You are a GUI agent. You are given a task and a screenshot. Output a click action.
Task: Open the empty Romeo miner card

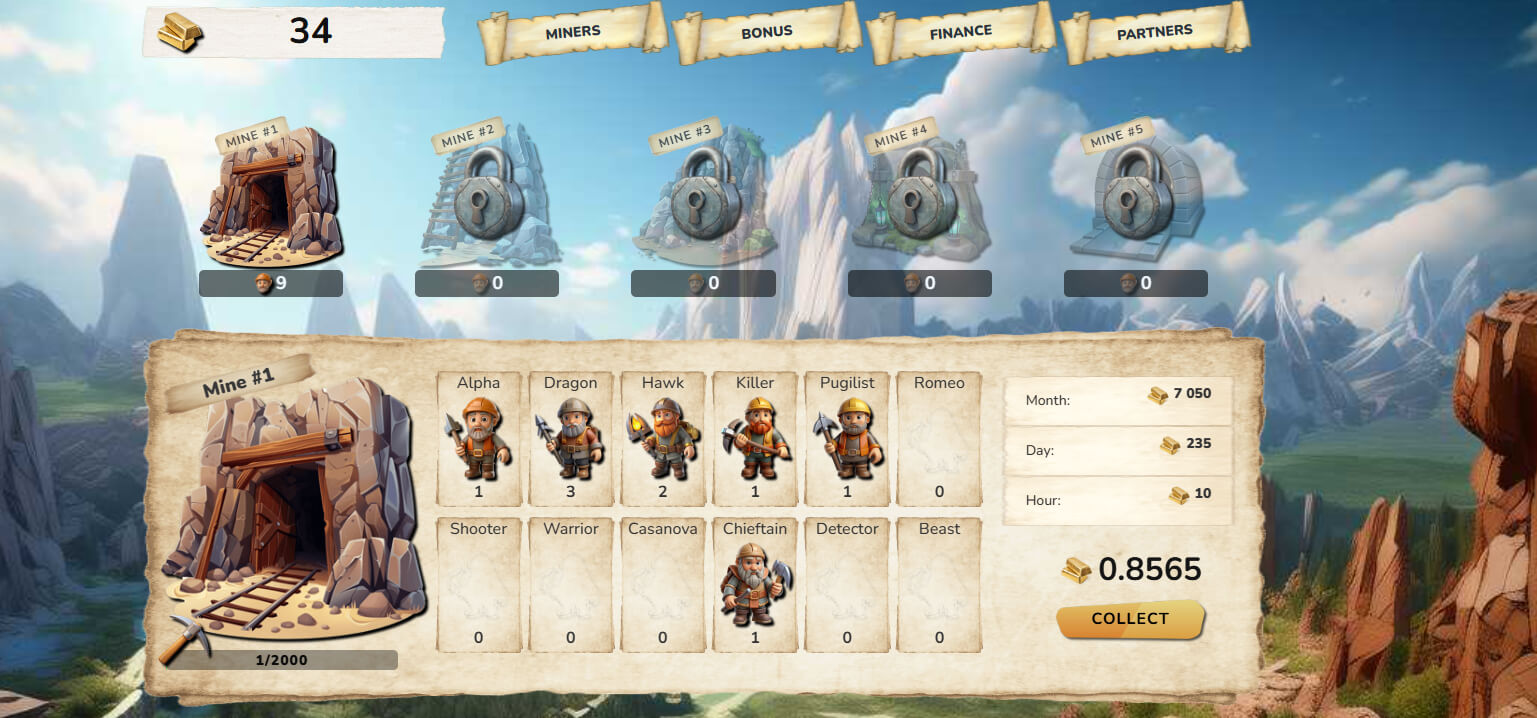click(x=939, y=439)
